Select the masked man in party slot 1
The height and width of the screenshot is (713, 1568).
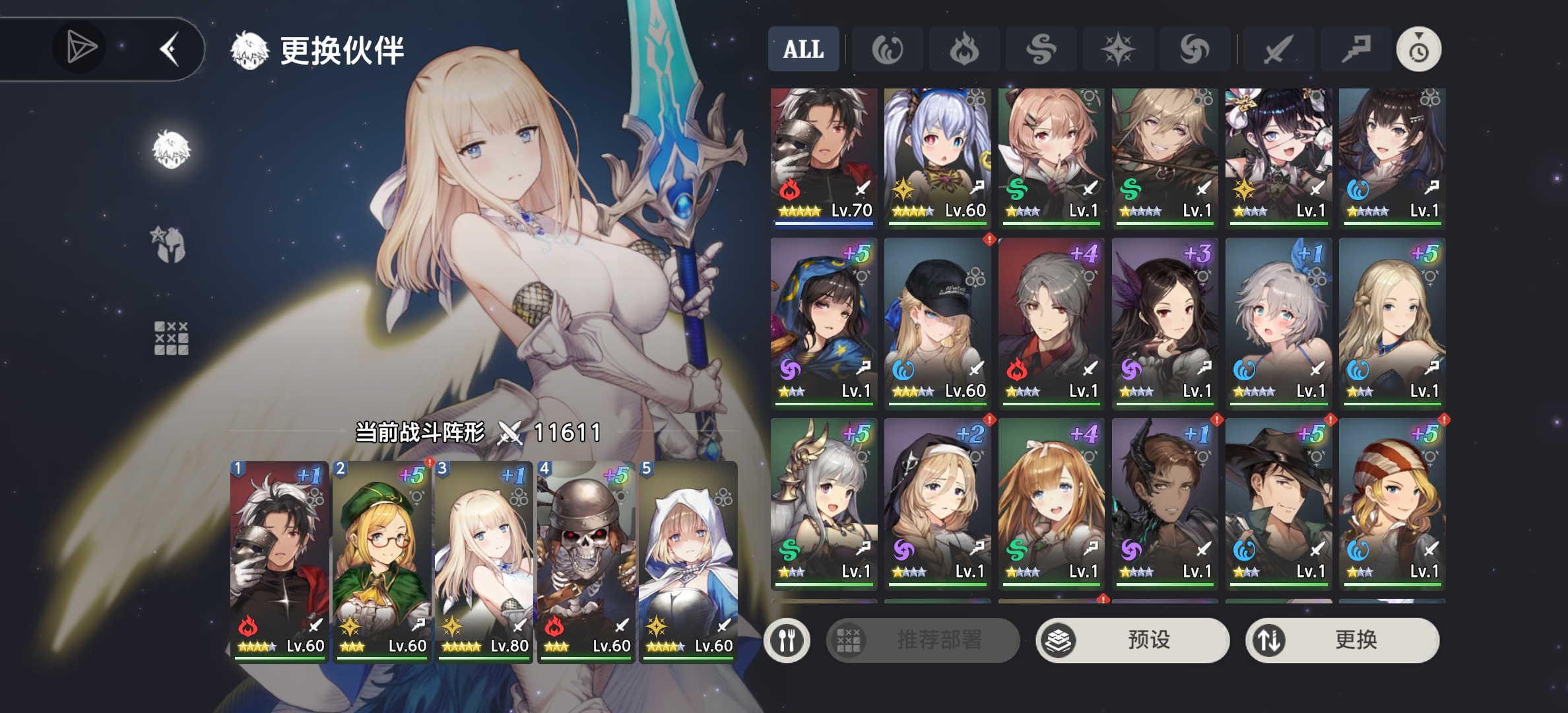point(279,561)
